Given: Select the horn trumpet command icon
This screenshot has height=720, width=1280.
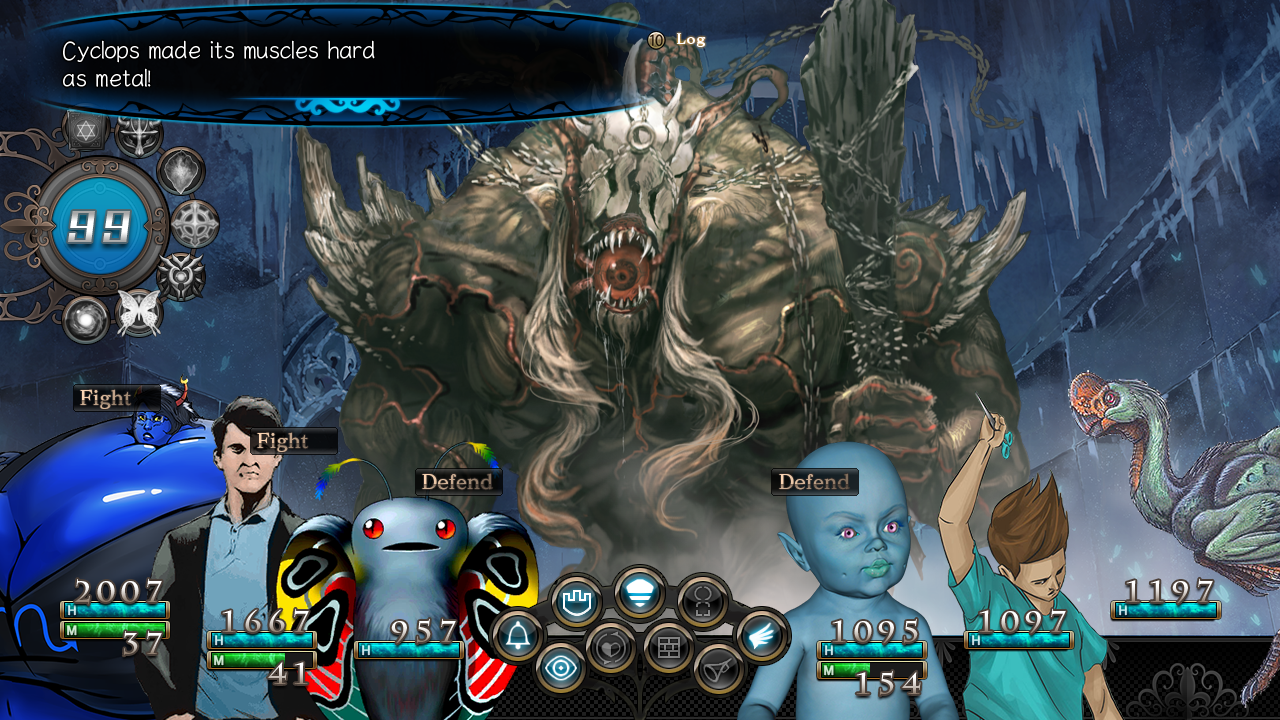Looking at the screenshot, I should click(719, 668).
